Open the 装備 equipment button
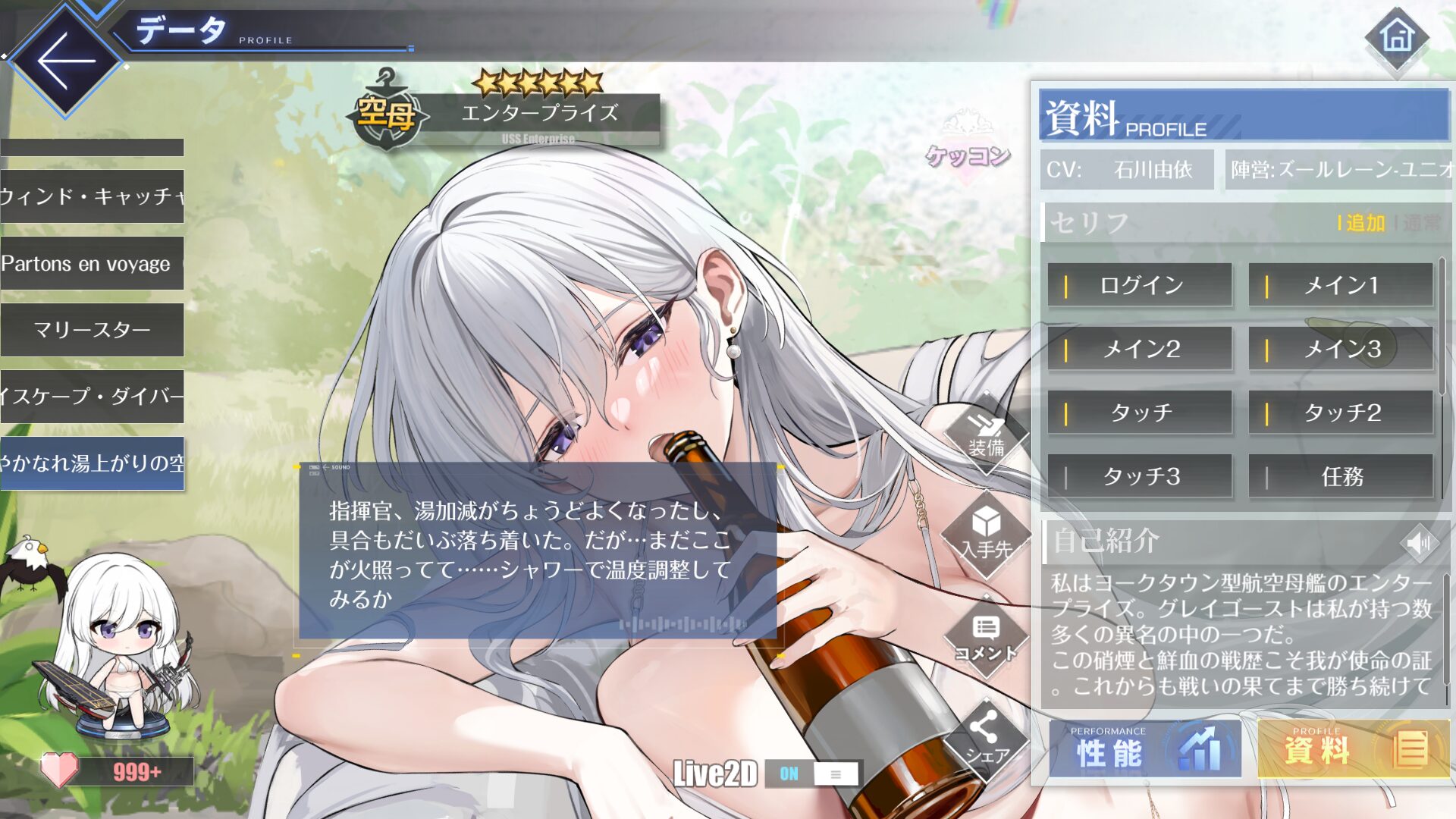This screenshot has width=1456, height=819. coord(987,436)
